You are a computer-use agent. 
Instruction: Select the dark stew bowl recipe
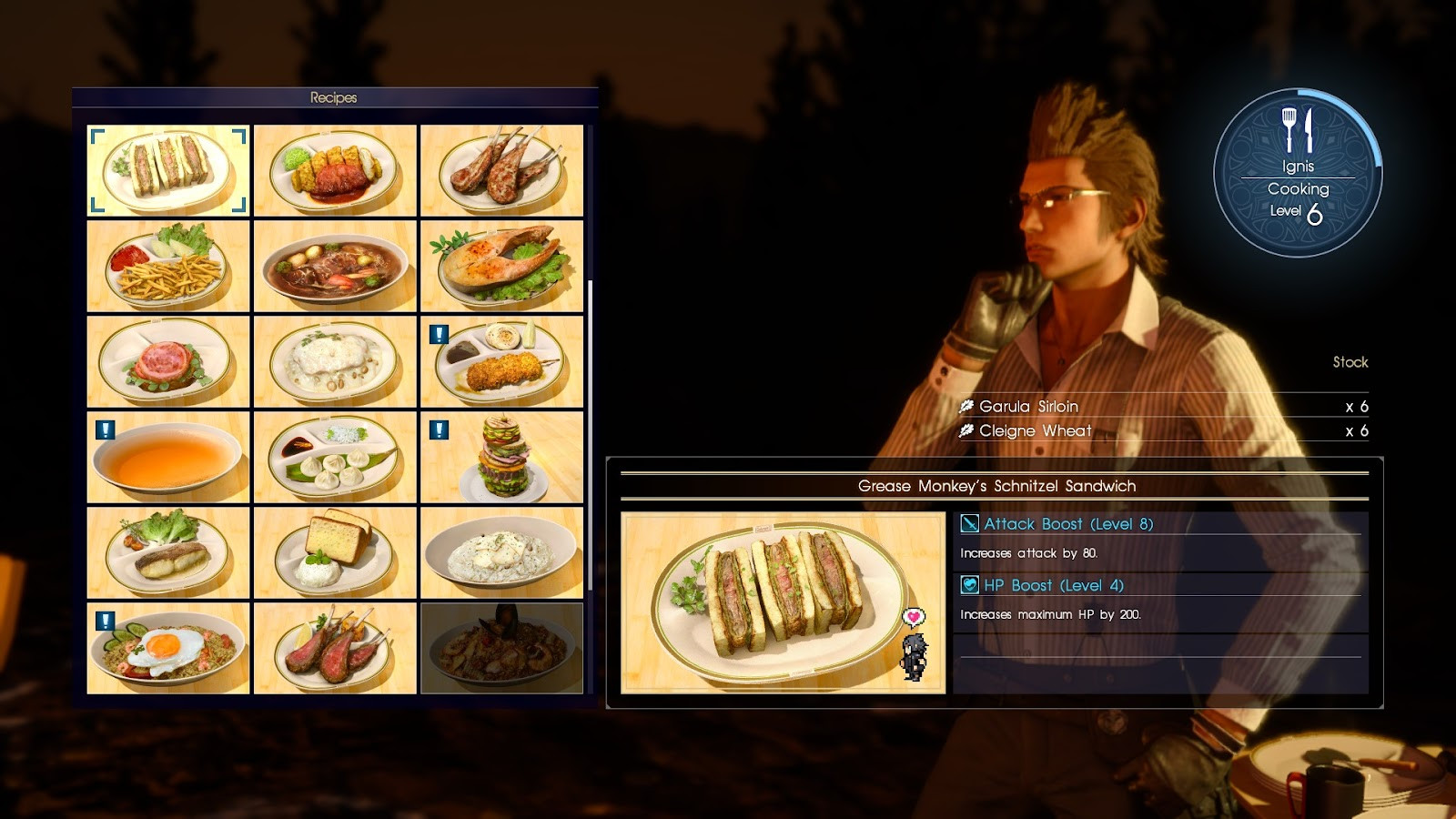point(335,266)
